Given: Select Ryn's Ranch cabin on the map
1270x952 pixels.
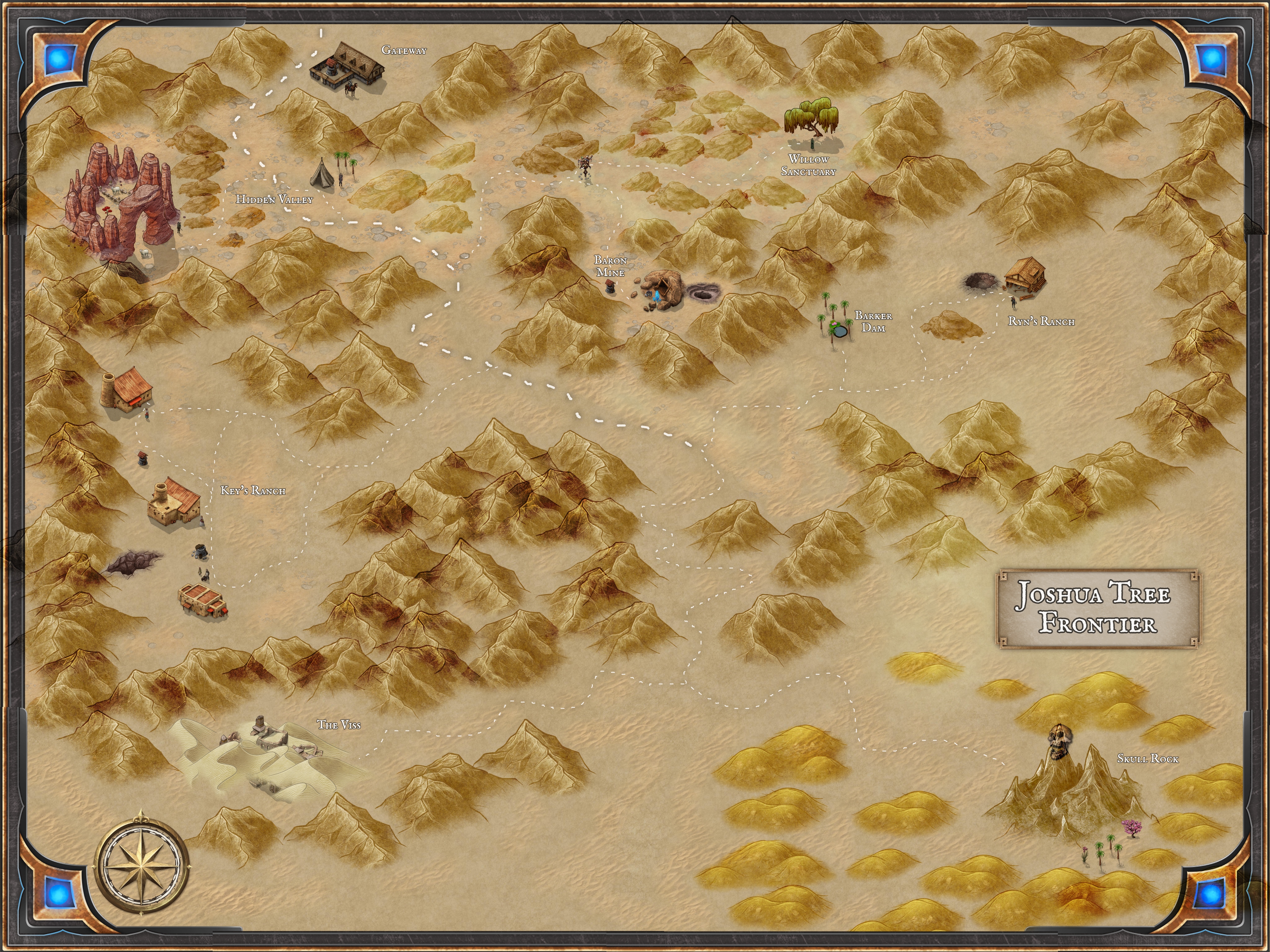Looking at the screenshot, I should tap(1025, 275).
